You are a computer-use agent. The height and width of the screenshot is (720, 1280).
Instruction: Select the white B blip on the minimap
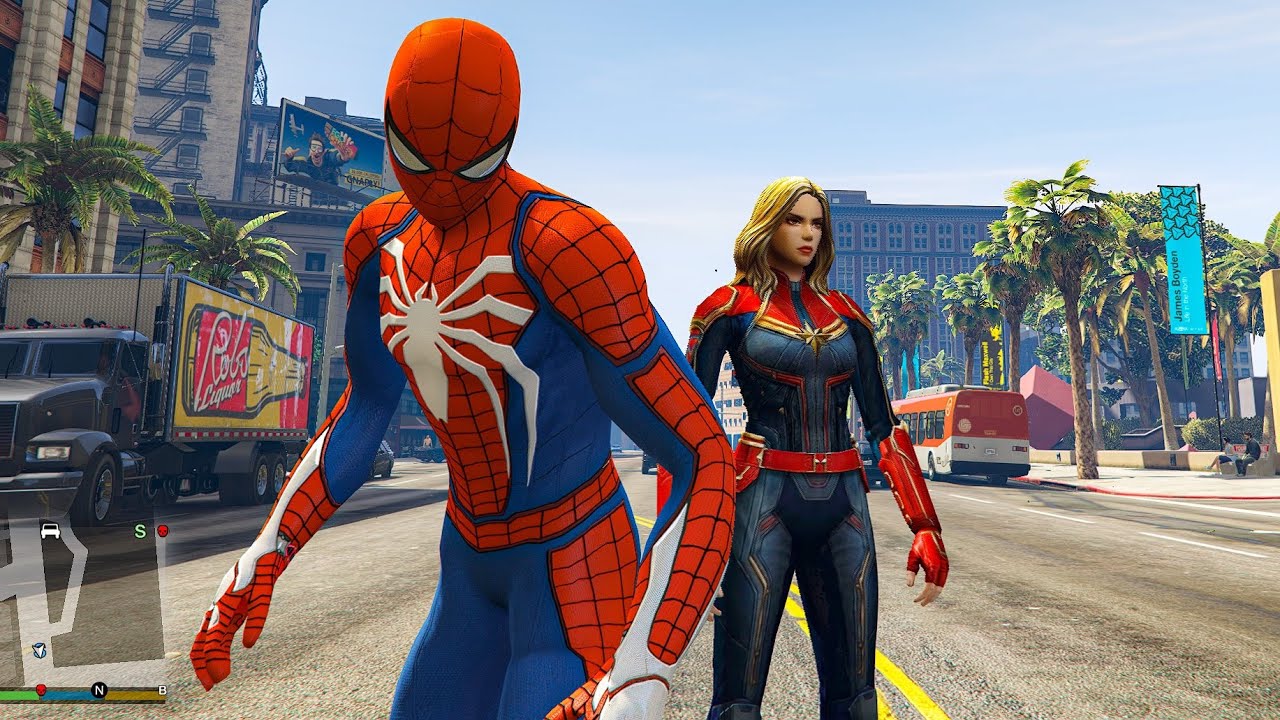[161, 690]
